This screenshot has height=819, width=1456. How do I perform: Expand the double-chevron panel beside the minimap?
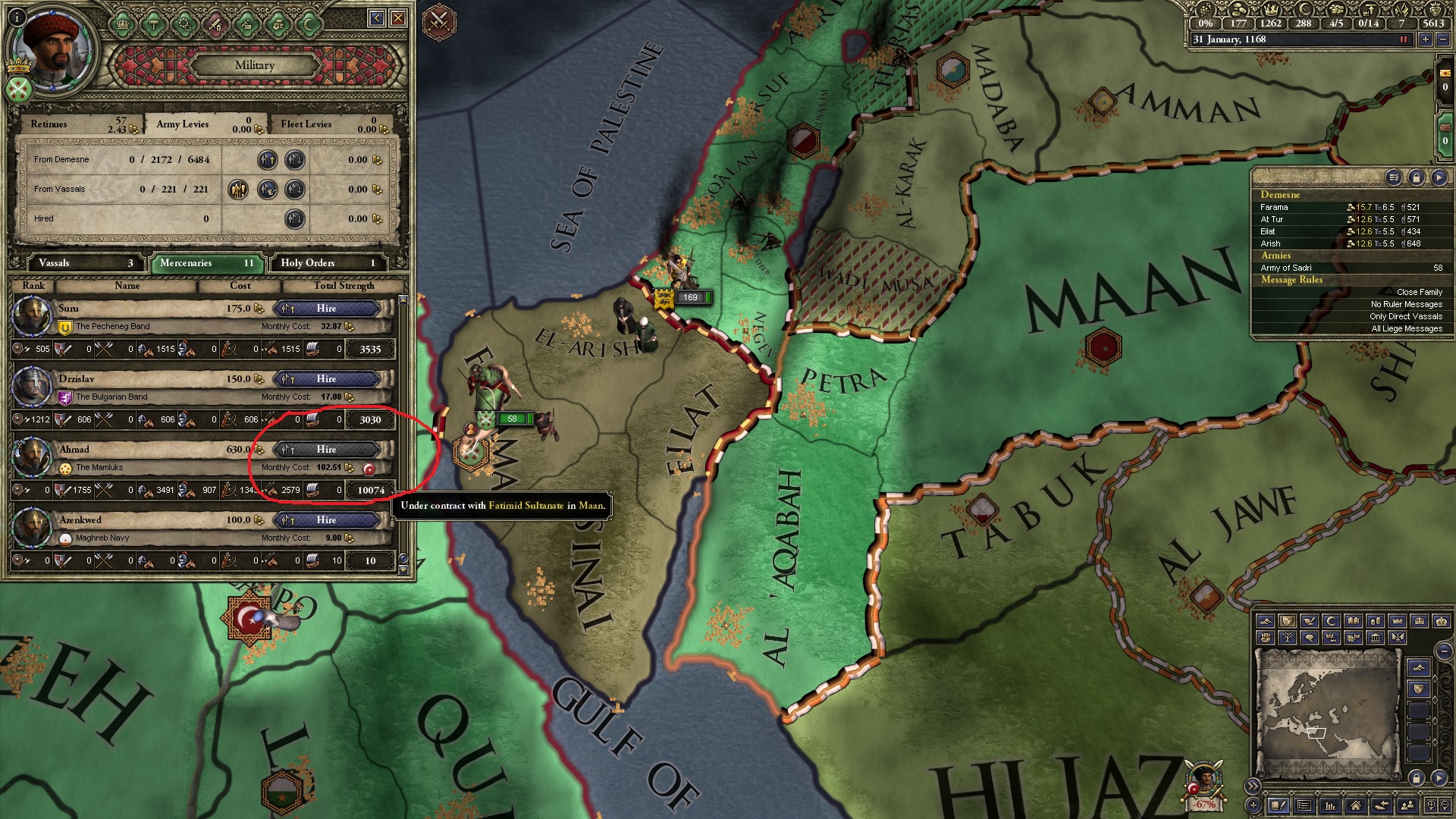point(1254,786)
